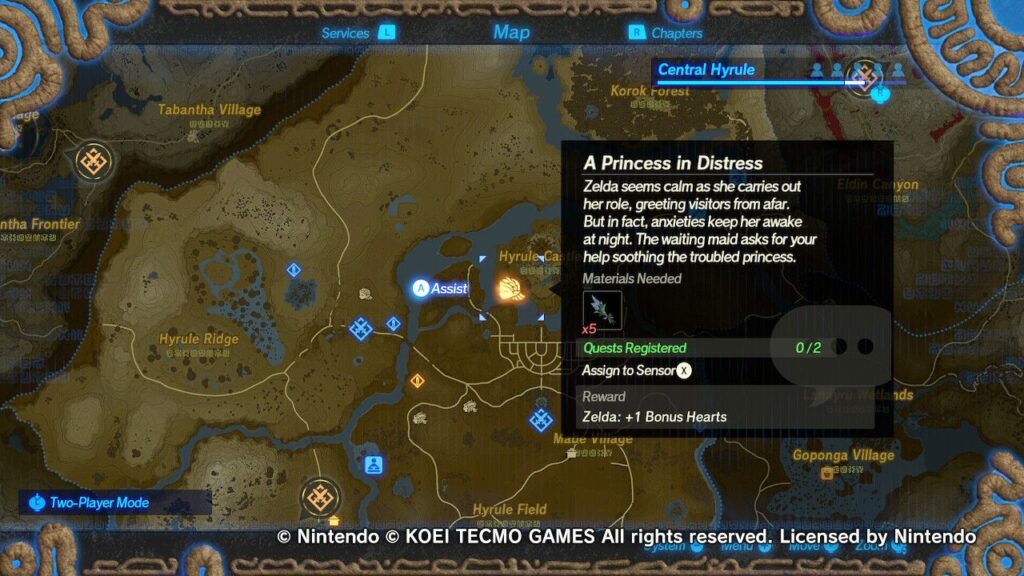The image size is (1024, 576).
Task: Click the Central Hyrule region banner
Action: click(707, 70)
